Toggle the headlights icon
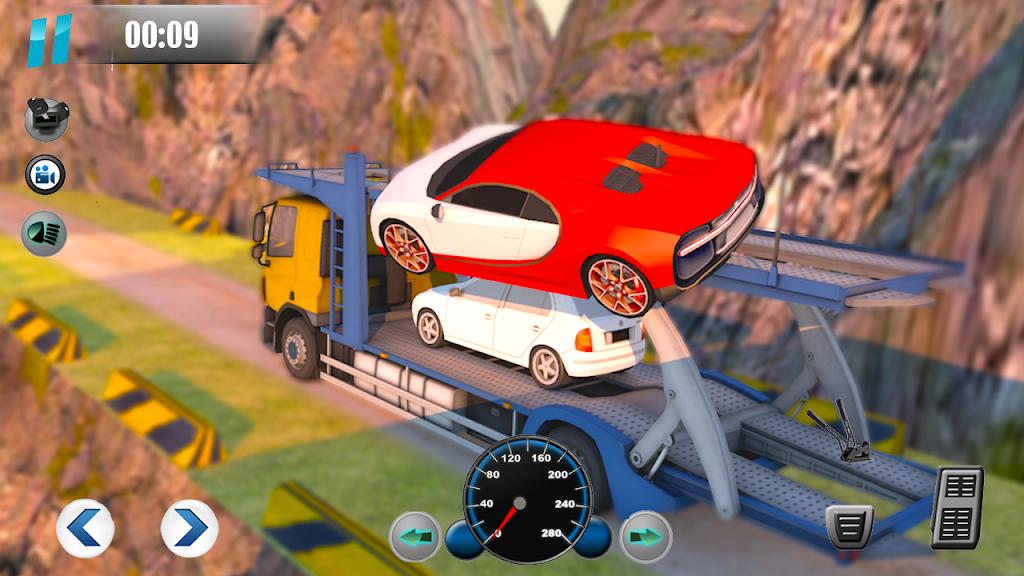Image resolution: width=1024 pixels, height=576 pixels. pyautogui.click(x=44, y=233)
